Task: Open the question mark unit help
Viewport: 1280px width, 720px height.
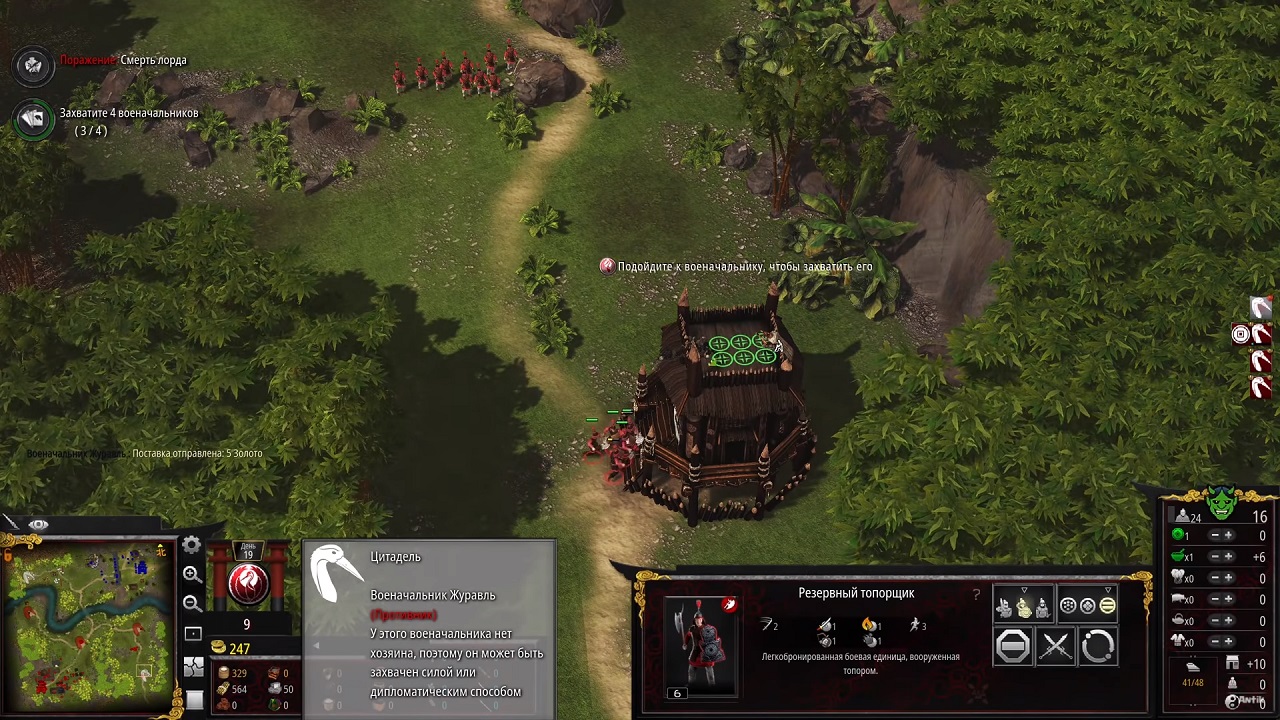Action: 977,595
